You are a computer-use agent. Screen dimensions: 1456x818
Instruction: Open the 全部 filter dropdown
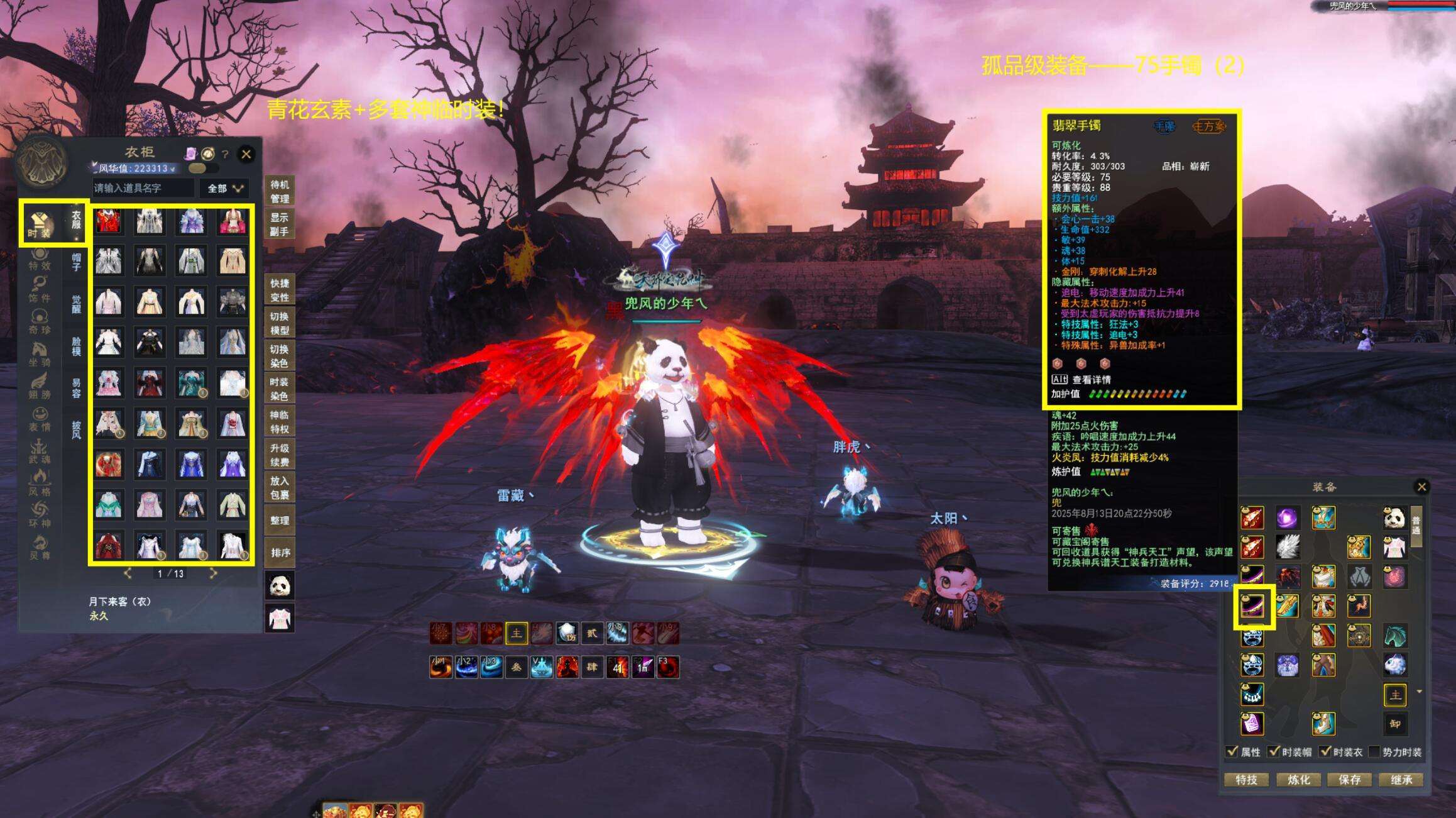click(x=224, y=188)
